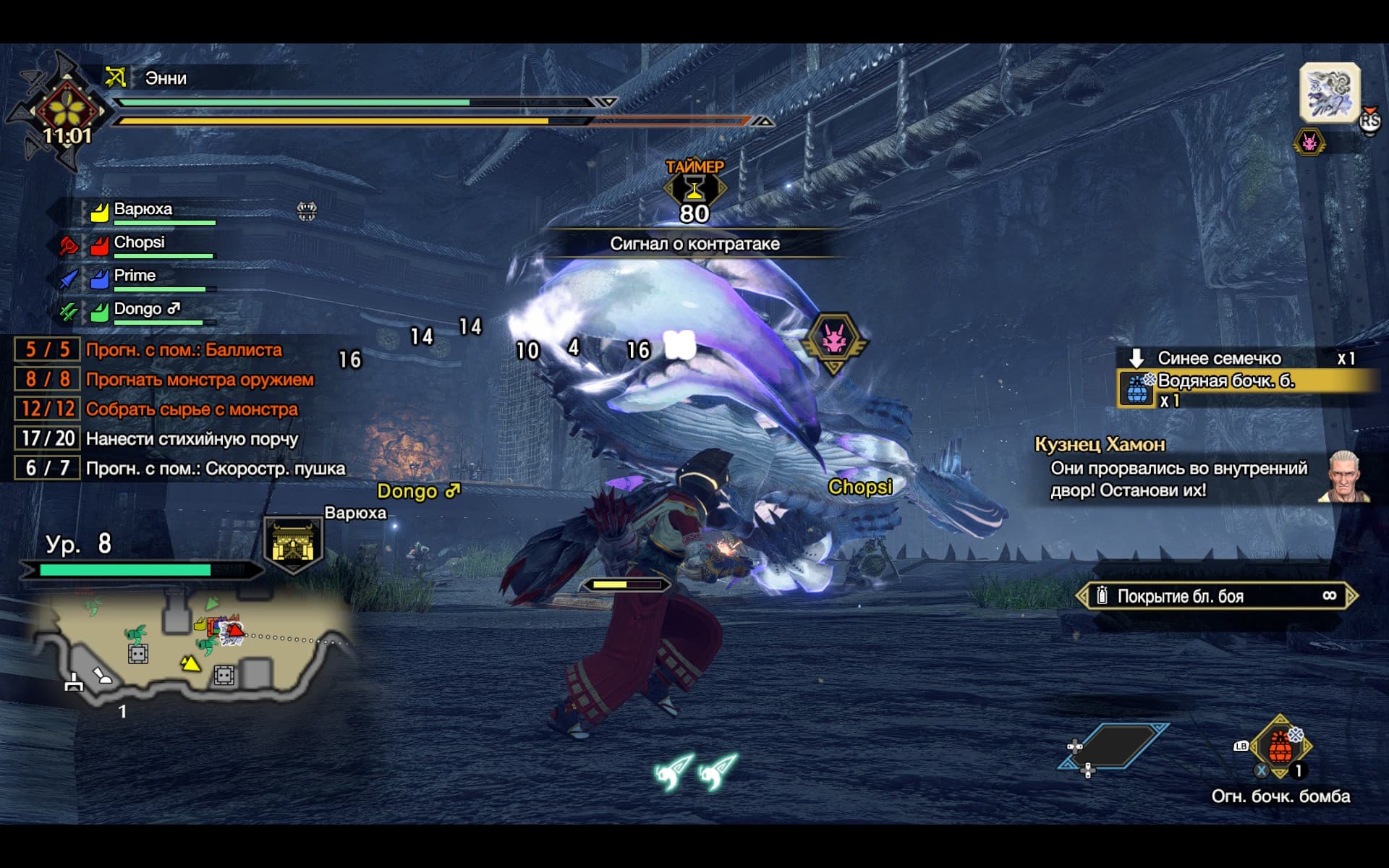Select the Ballista repel objective
The width and height of the screenshot is (1389, 868).
[184, 350]
